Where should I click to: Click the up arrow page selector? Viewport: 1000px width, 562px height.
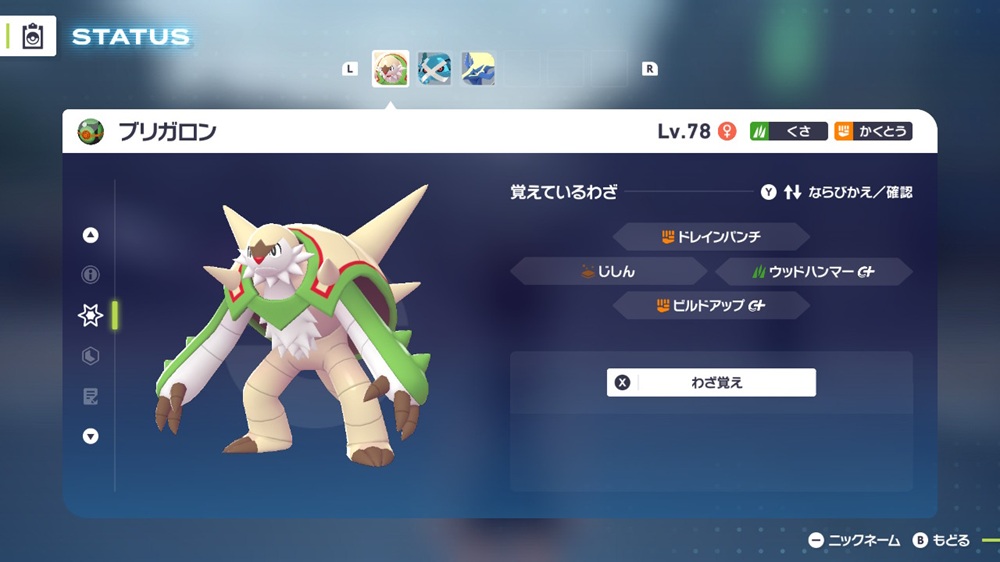tap(91, 236)
